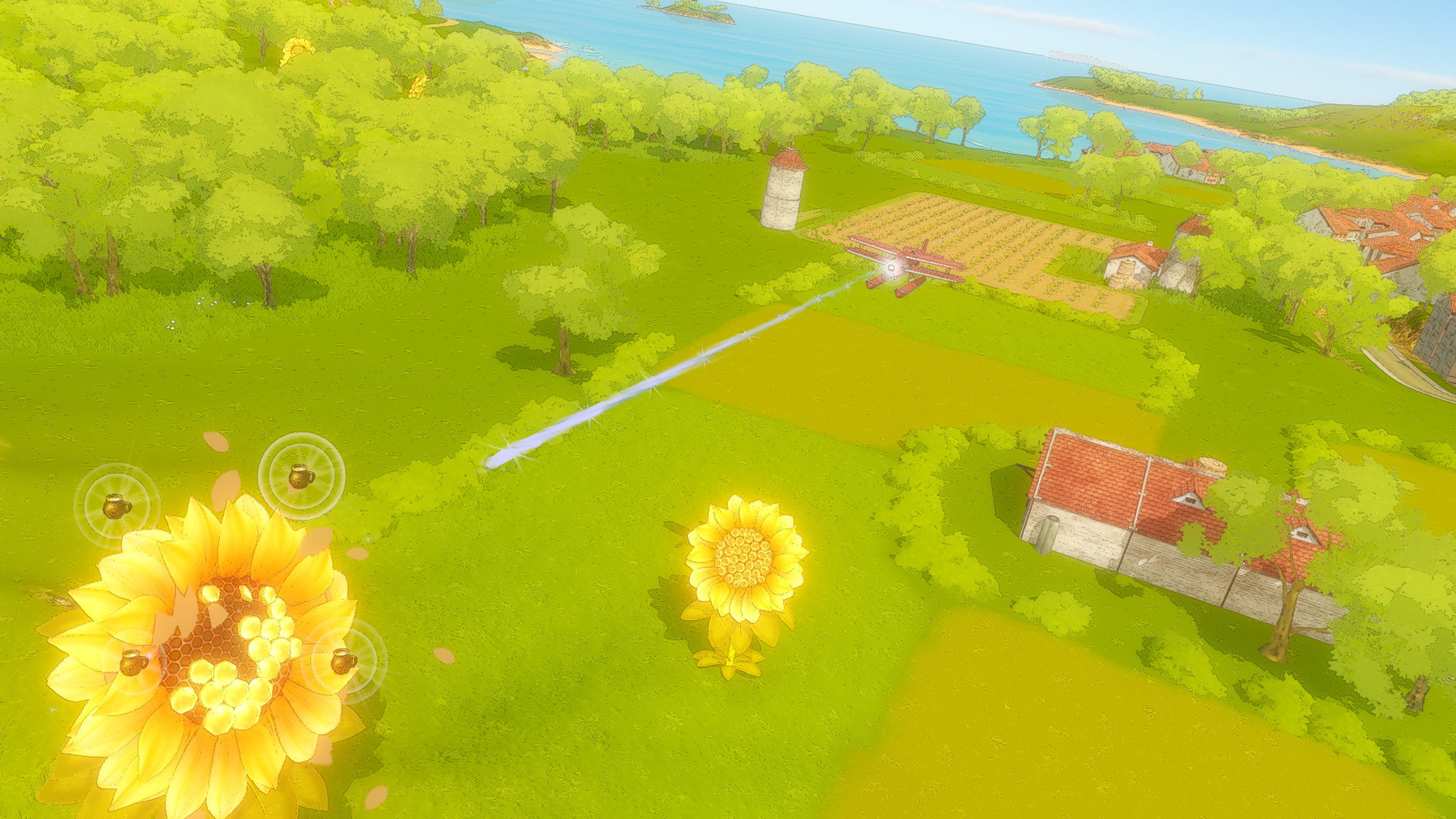The image size is (1456, 819).
Task: Collect the honey jar on the right petal ring
Action: 342,661
